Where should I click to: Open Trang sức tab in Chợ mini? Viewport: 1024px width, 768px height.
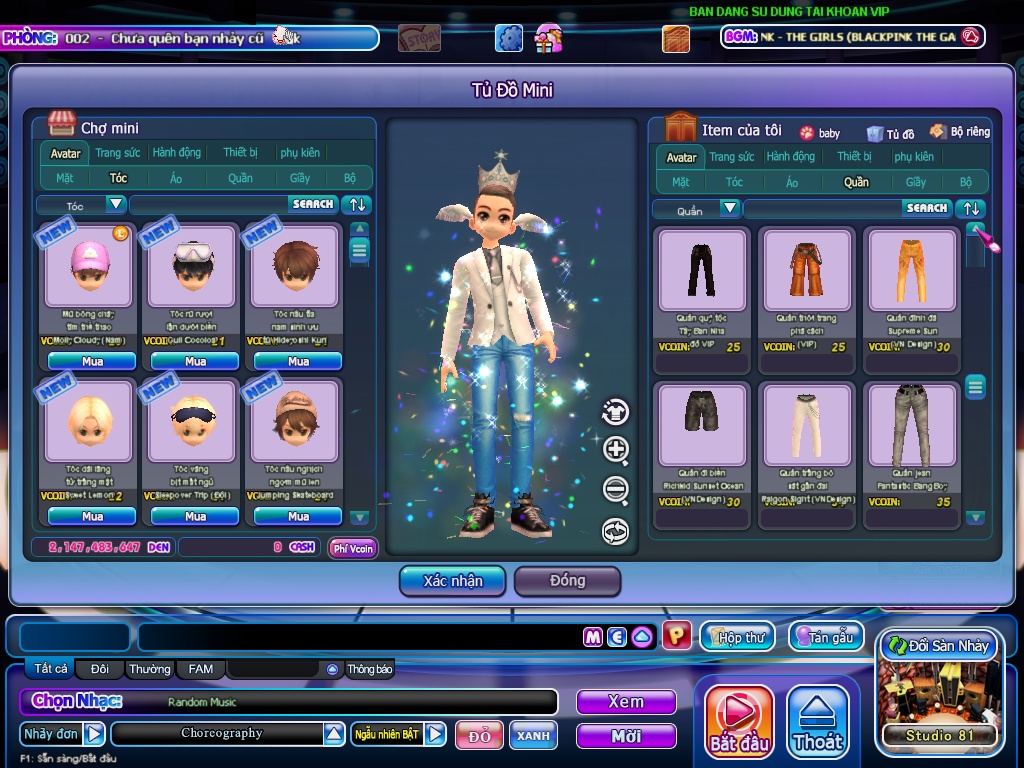[118, 153]
